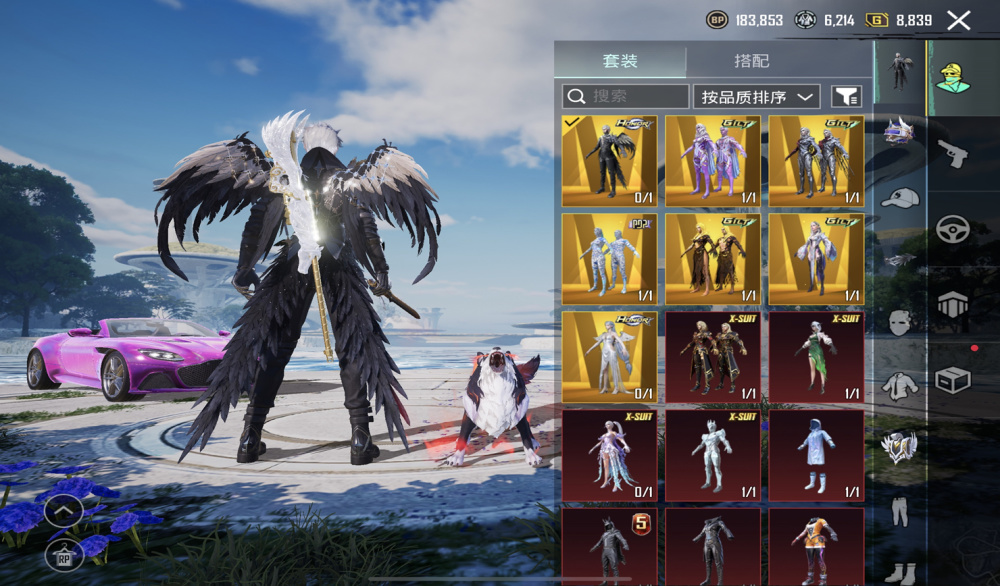Open the RP hanger outfit button
The image size is (1000, 586).
pyautogui.click(x=63, y=554)
